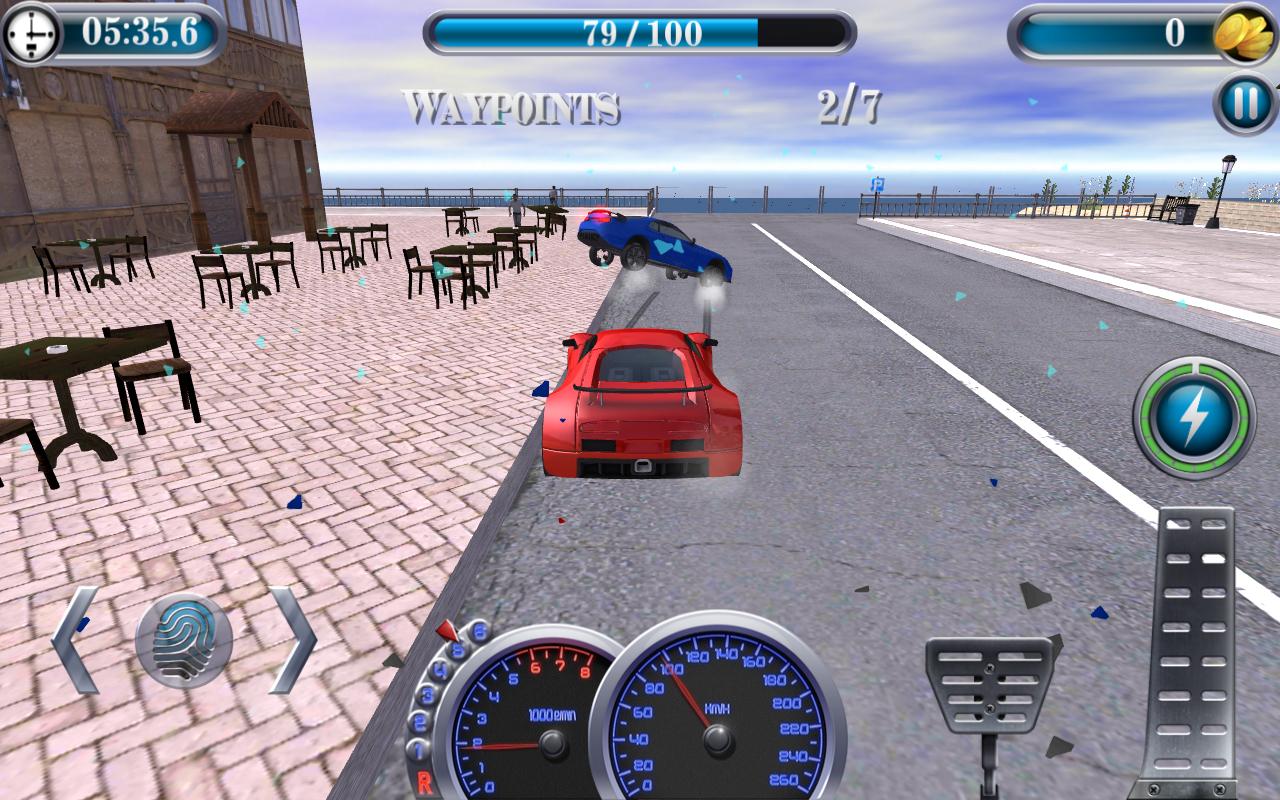Image resolution: width=1280 pixels, height=800 pixels.
Task: Tap the fingerprint steering control
Action: tap(184, 641)
